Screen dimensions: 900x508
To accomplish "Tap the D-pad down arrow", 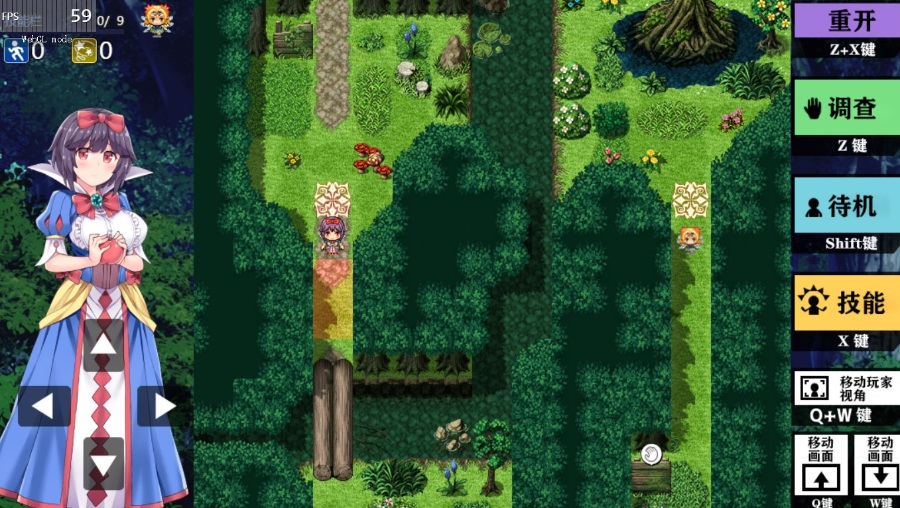I will coord(103,464).
